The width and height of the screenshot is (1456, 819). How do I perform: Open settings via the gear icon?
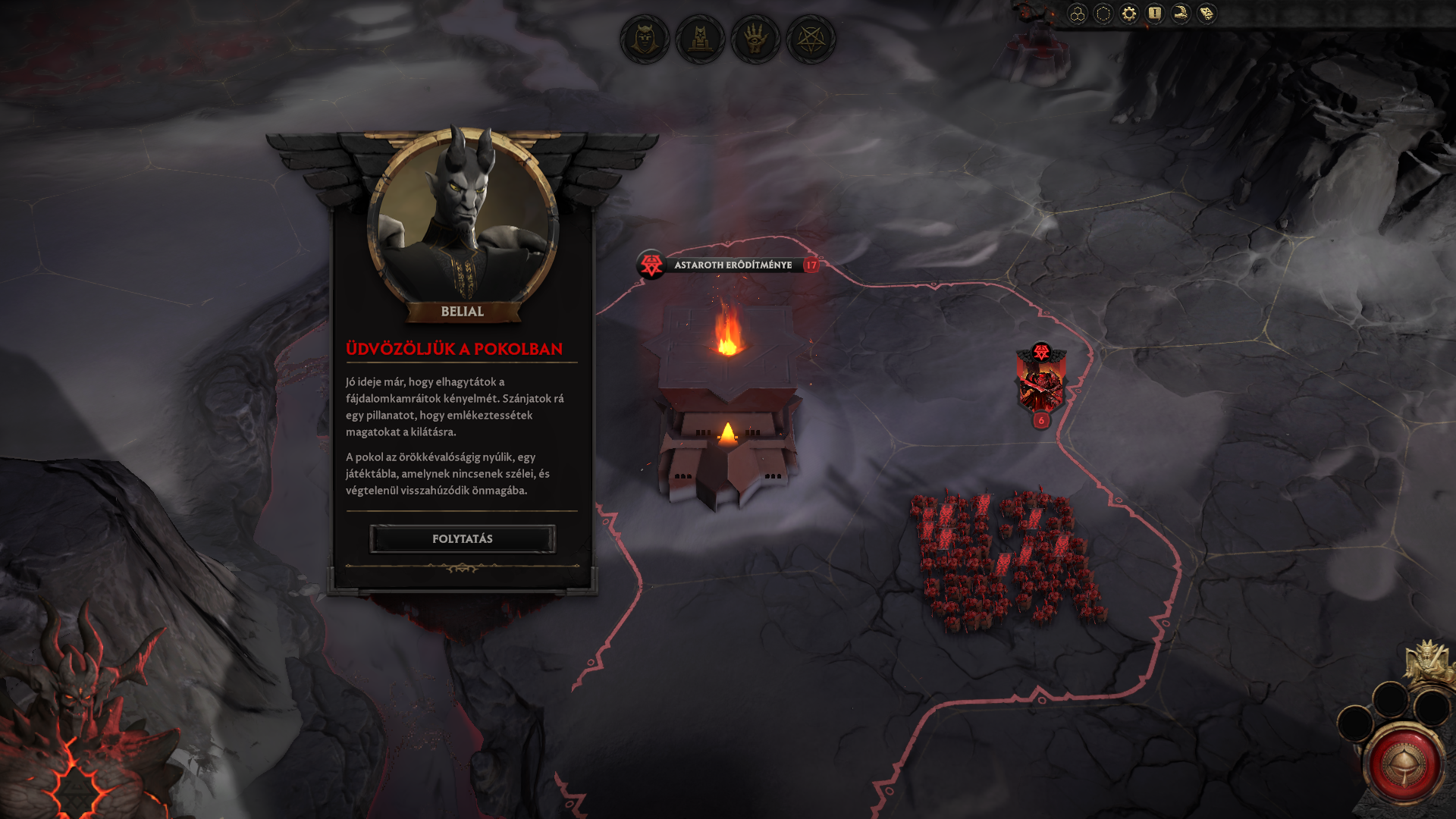1129,14
